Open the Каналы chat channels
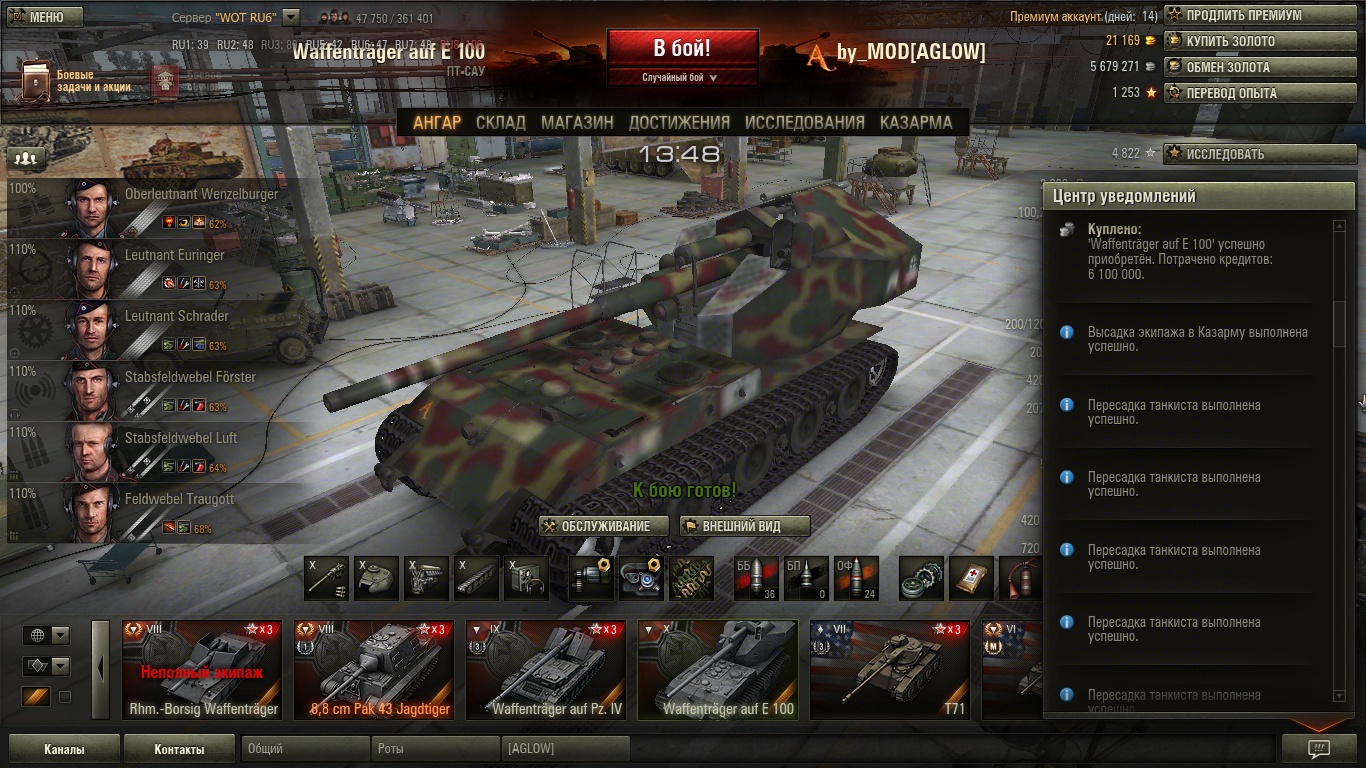1366x768 pixels. [64, 749]
